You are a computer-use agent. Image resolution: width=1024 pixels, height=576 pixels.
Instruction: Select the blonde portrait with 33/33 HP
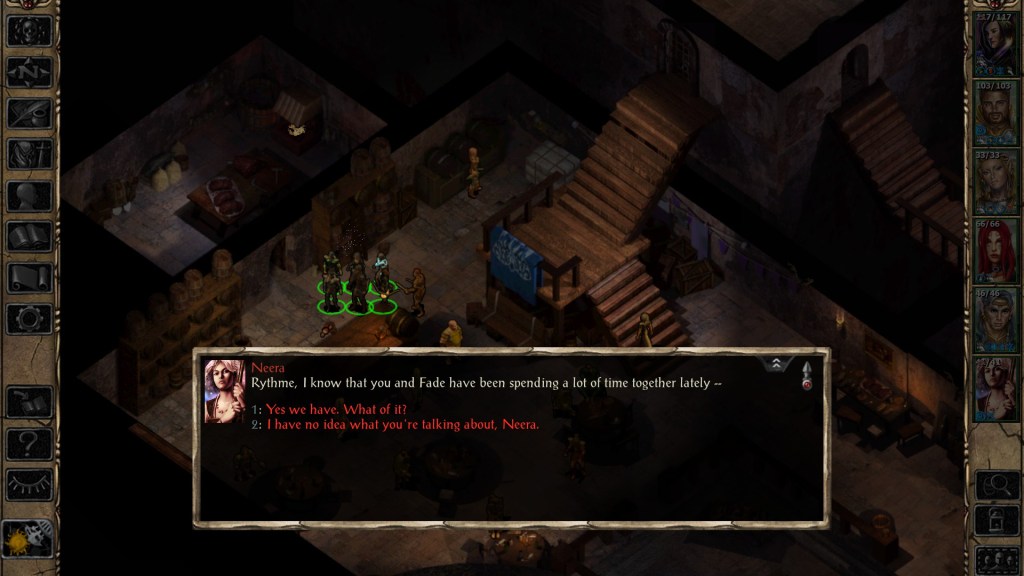coord(995,187)
